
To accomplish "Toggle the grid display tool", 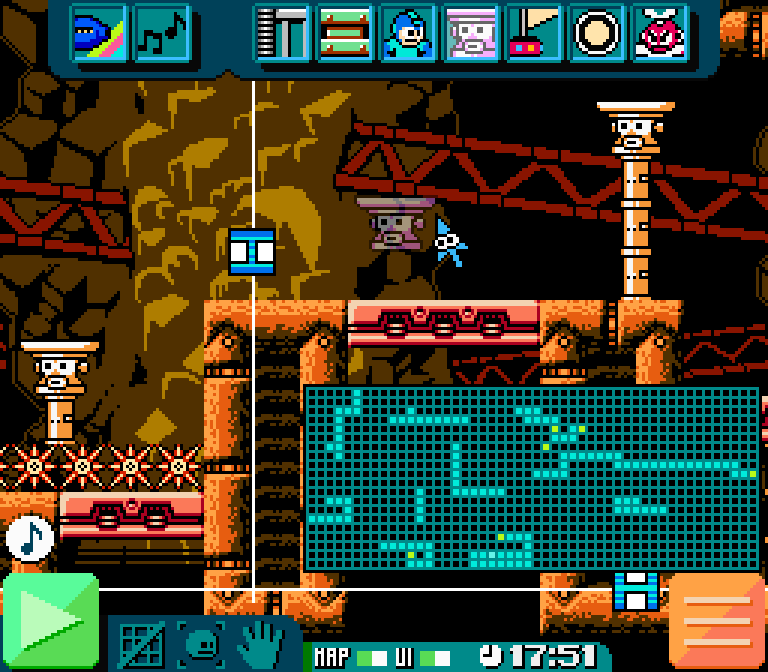I will click(142, 644).
